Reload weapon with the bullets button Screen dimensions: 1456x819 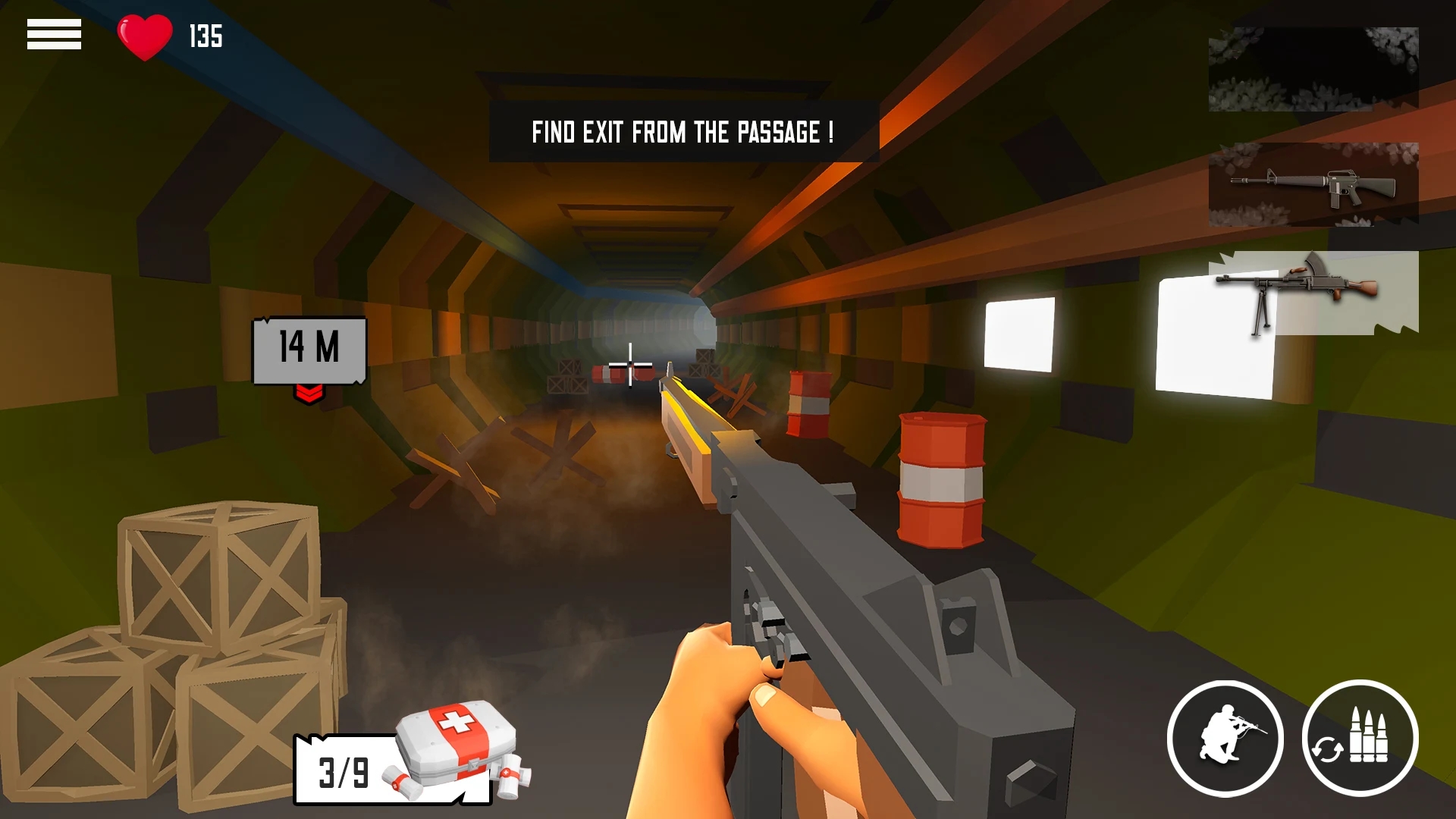point(1360,738)
